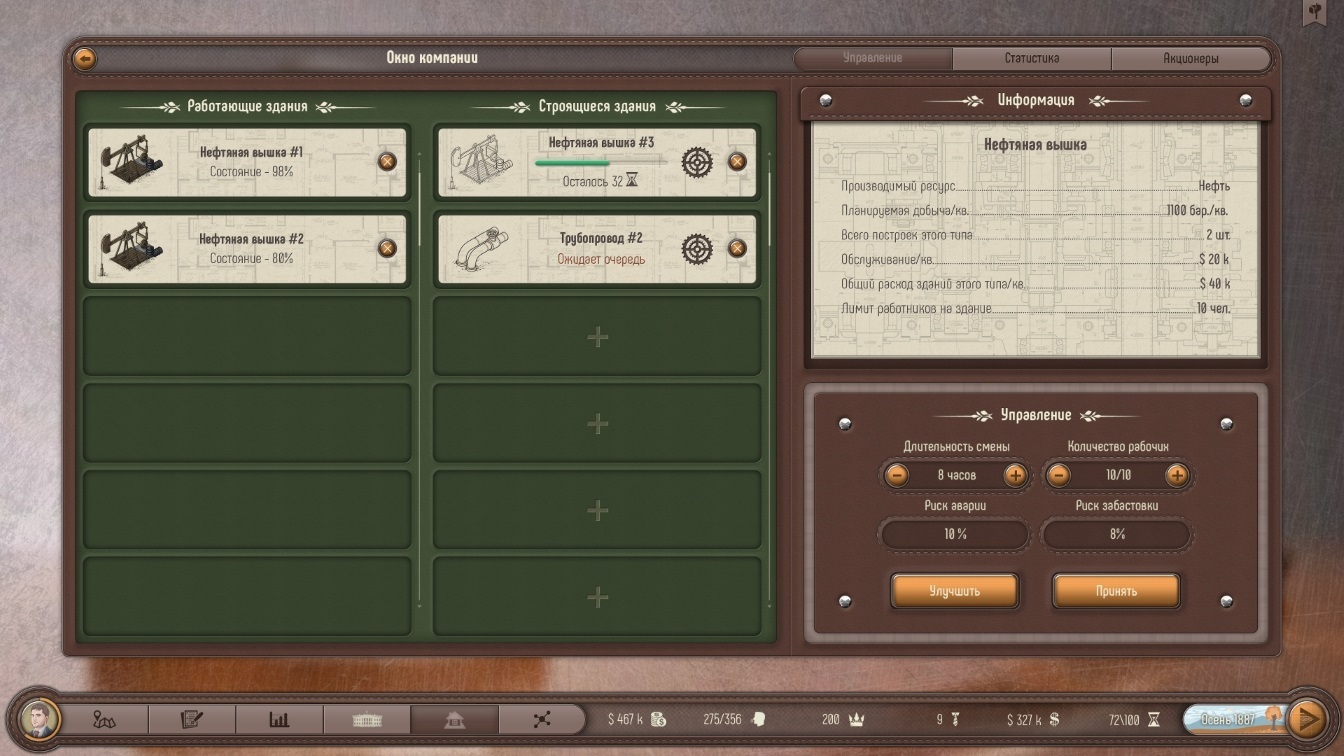Click the player portrait in the bottom-left corner

tap(37, 718)
